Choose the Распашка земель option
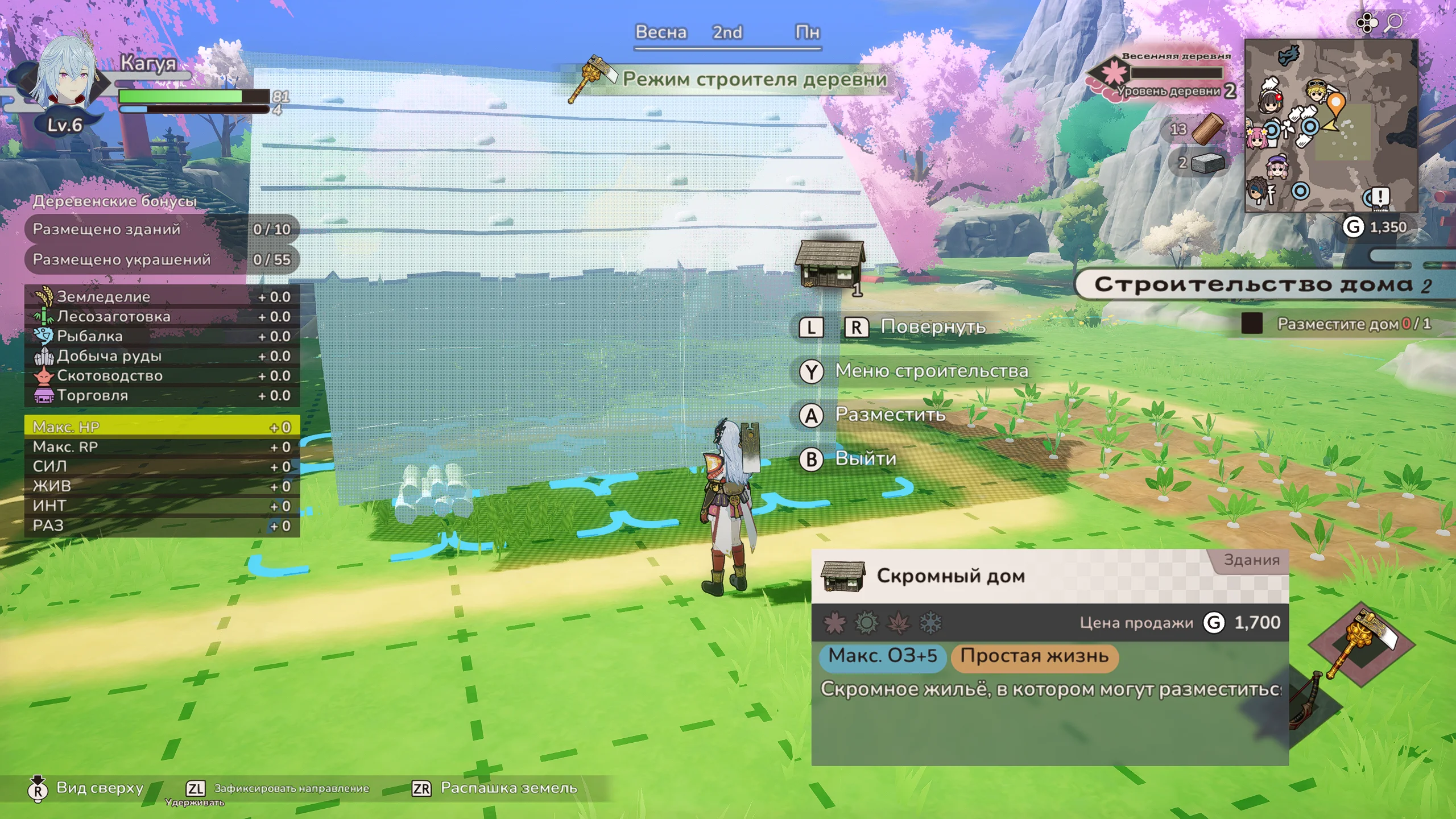Screen dimensions: 1456x819 [x=508, y=788]
